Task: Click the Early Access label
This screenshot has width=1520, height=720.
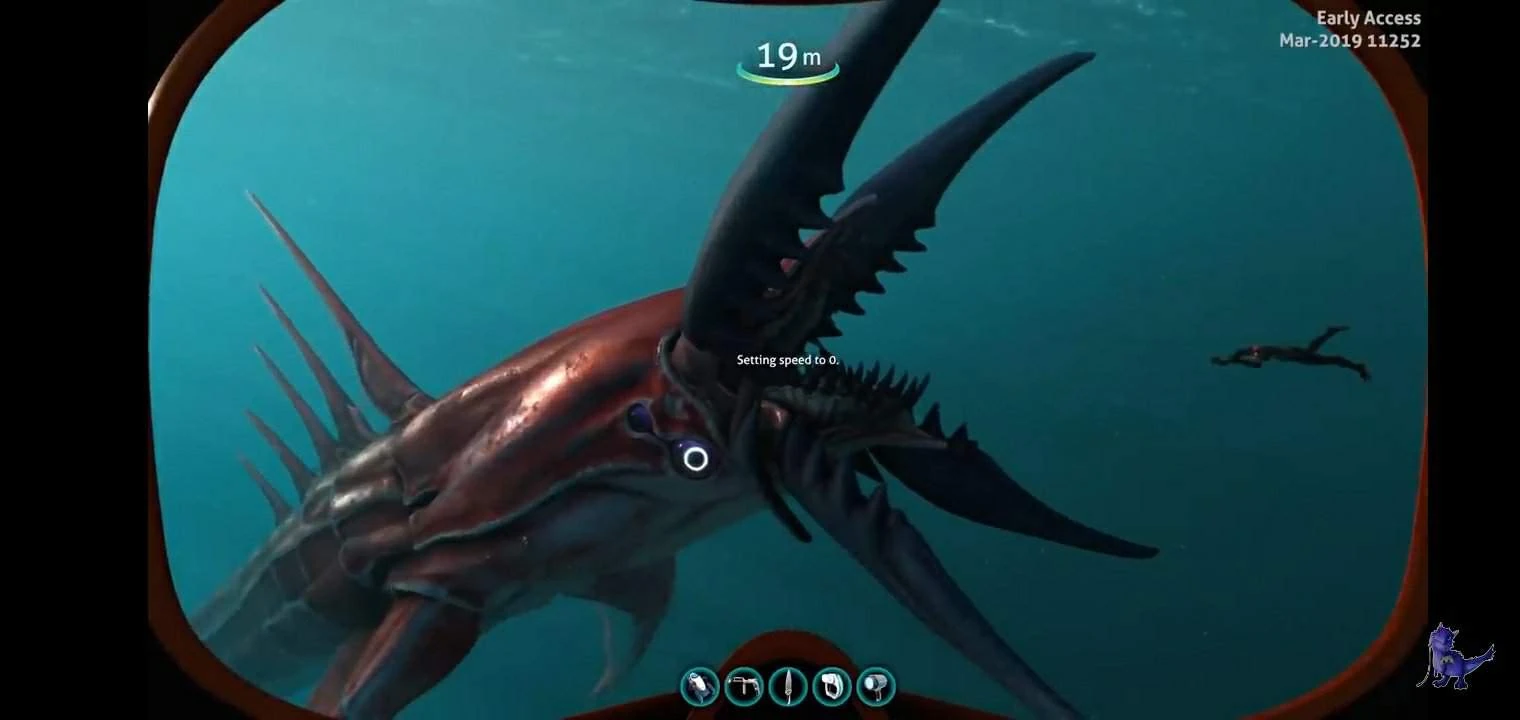Action: [x=1368, y=17]
